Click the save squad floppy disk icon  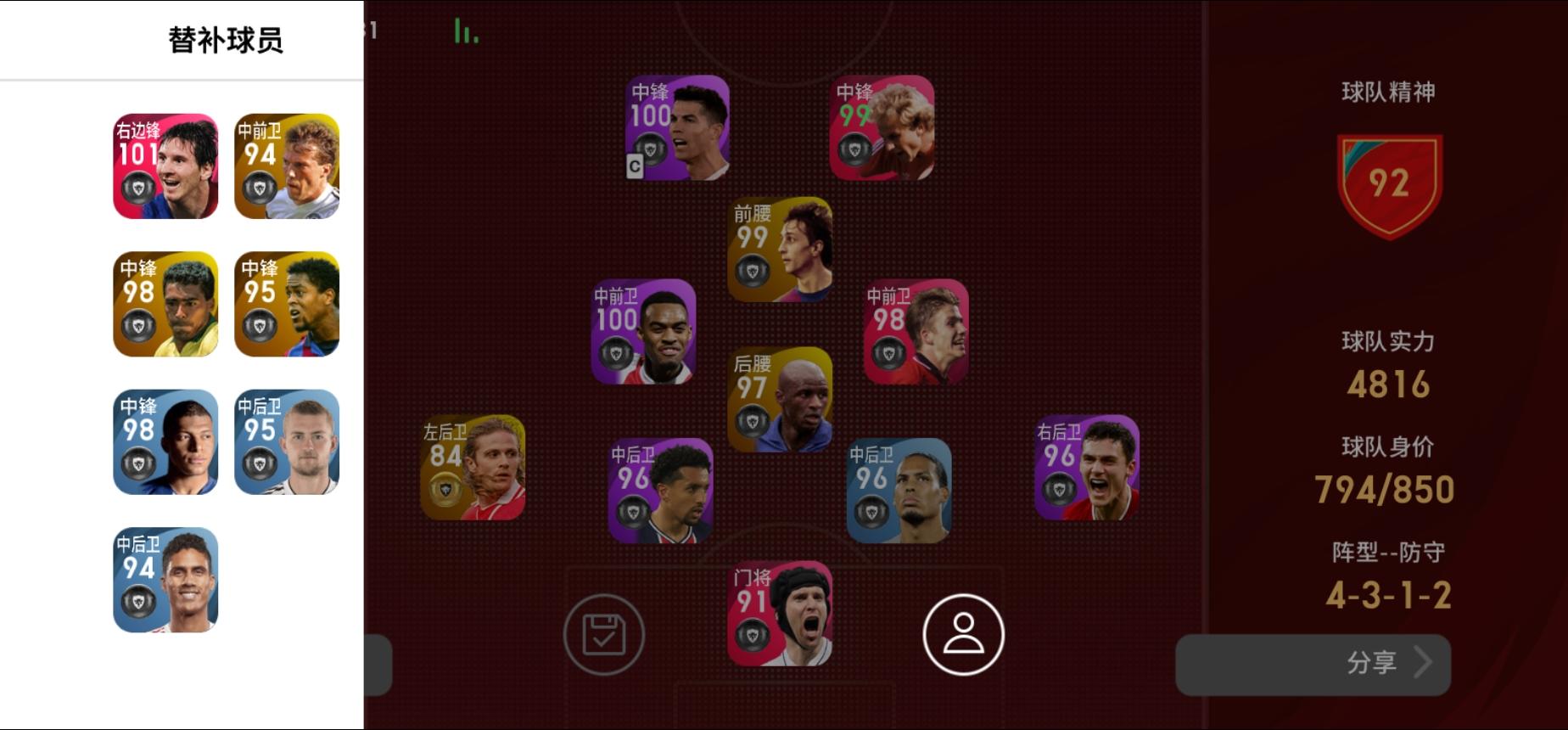(x=604, y=635)
